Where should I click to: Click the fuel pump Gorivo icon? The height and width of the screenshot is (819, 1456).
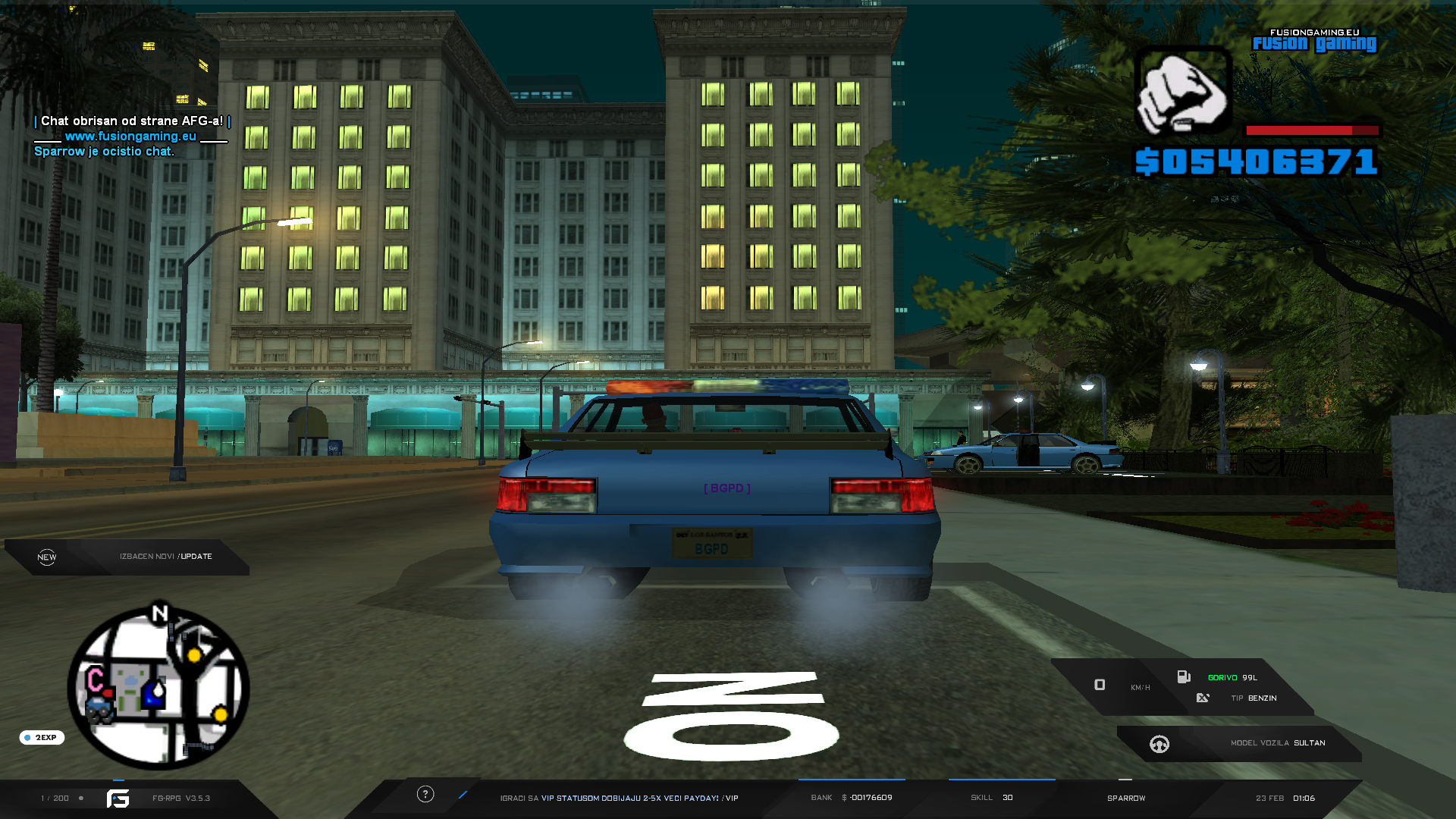click(x=1183, y=677)
